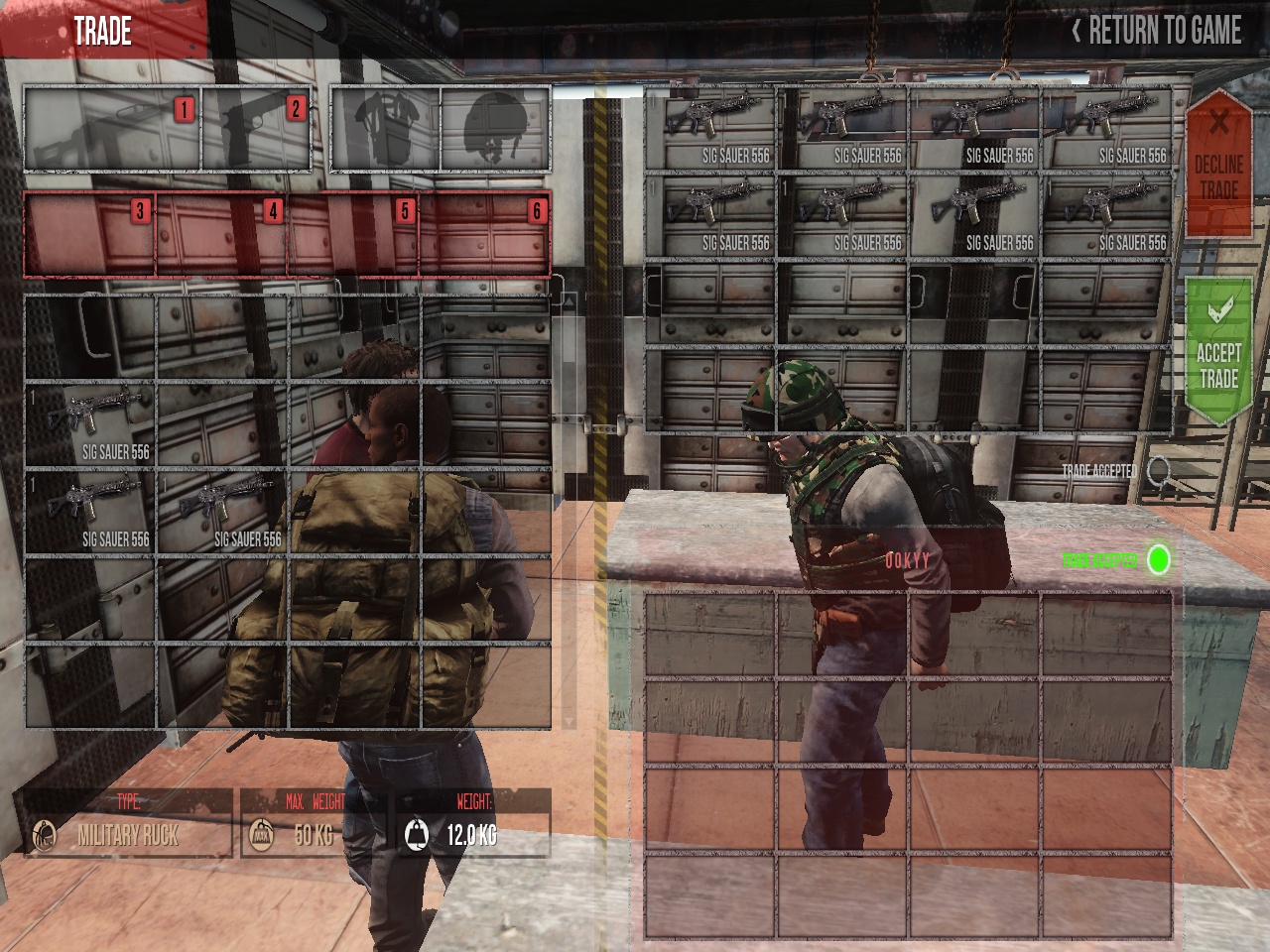Select quick slot numbered 4
The image size is (1270, 952).
pyautogui.click(x=221, y=234)
